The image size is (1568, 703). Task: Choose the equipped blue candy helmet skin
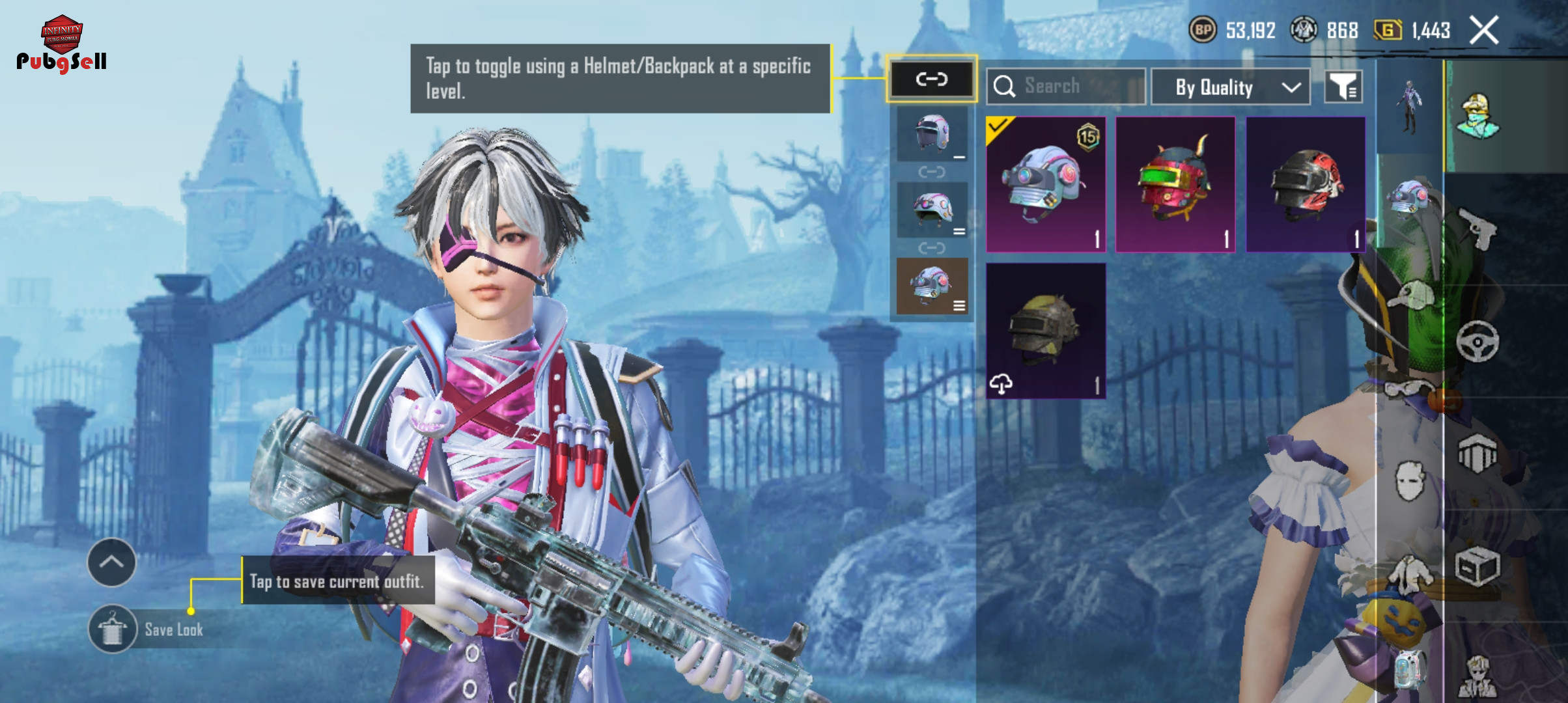[1045, 184]
